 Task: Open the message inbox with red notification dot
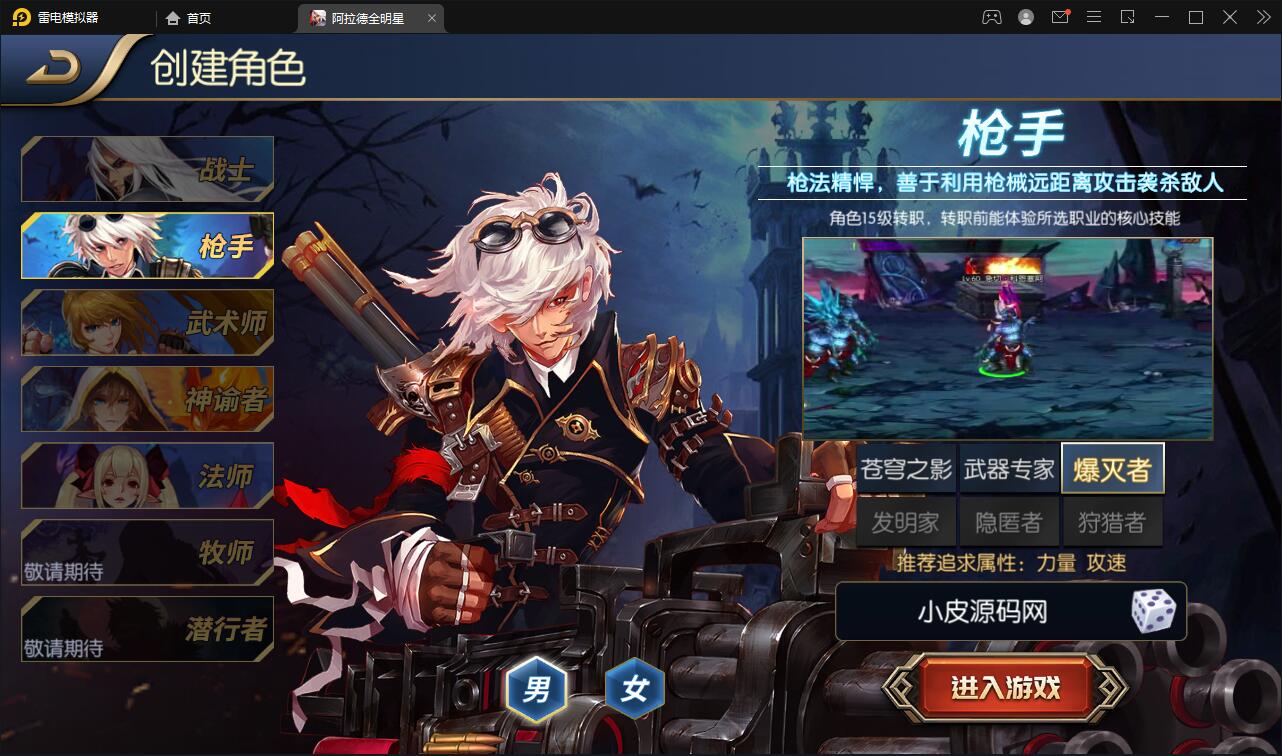pos(1059,17)
